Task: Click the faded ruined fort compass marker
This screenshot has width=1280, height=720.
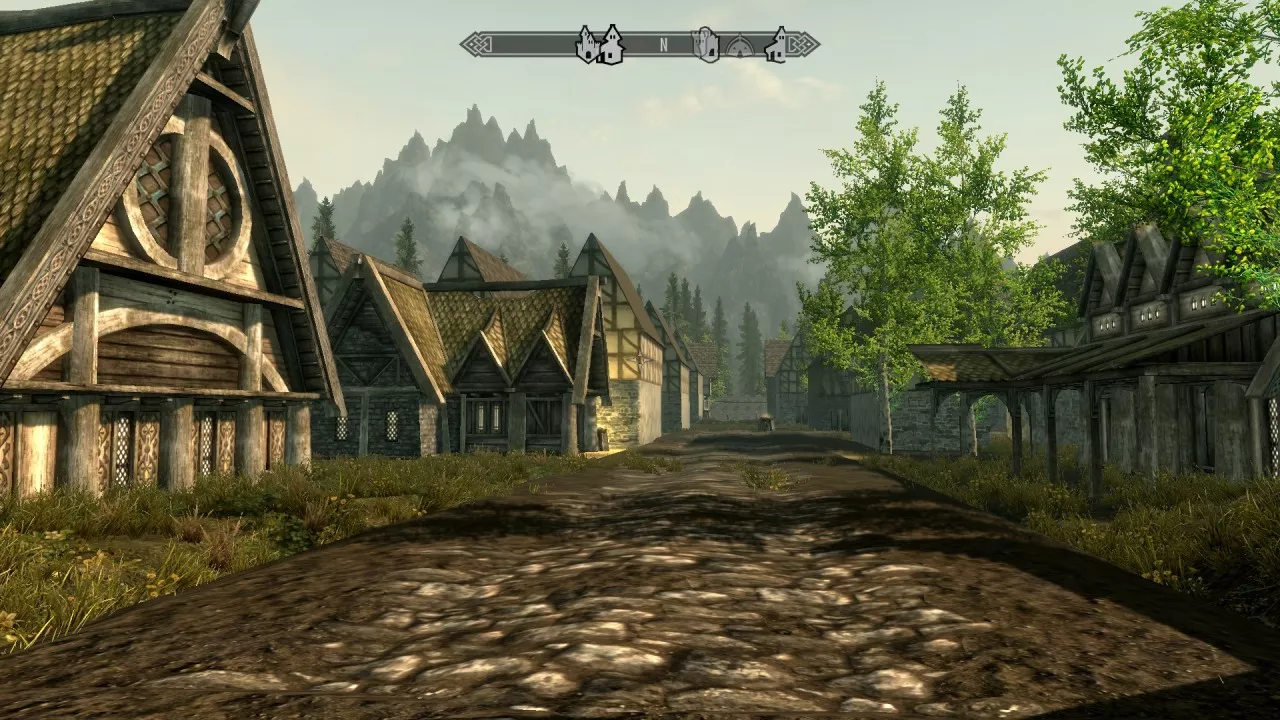Action: 706,45
